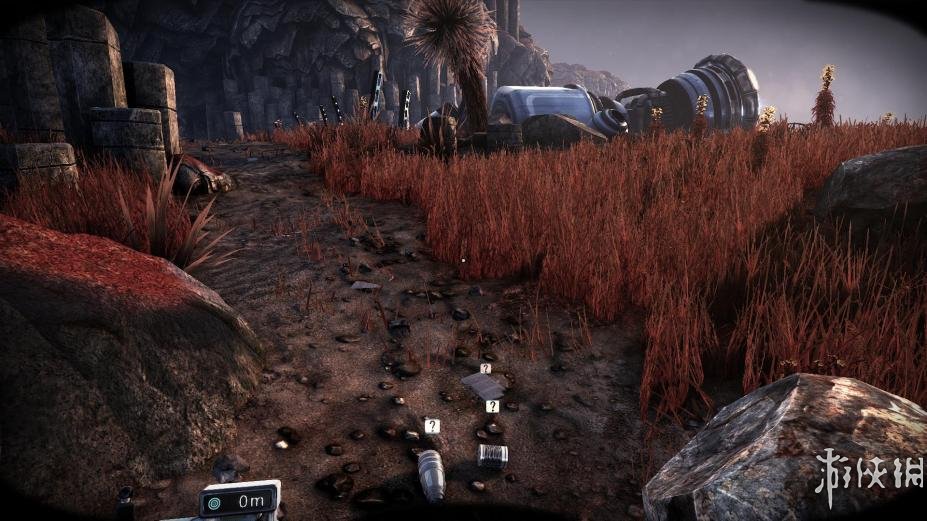Select the question mark marker over the bullet-shaped capsule

(431, 426)
